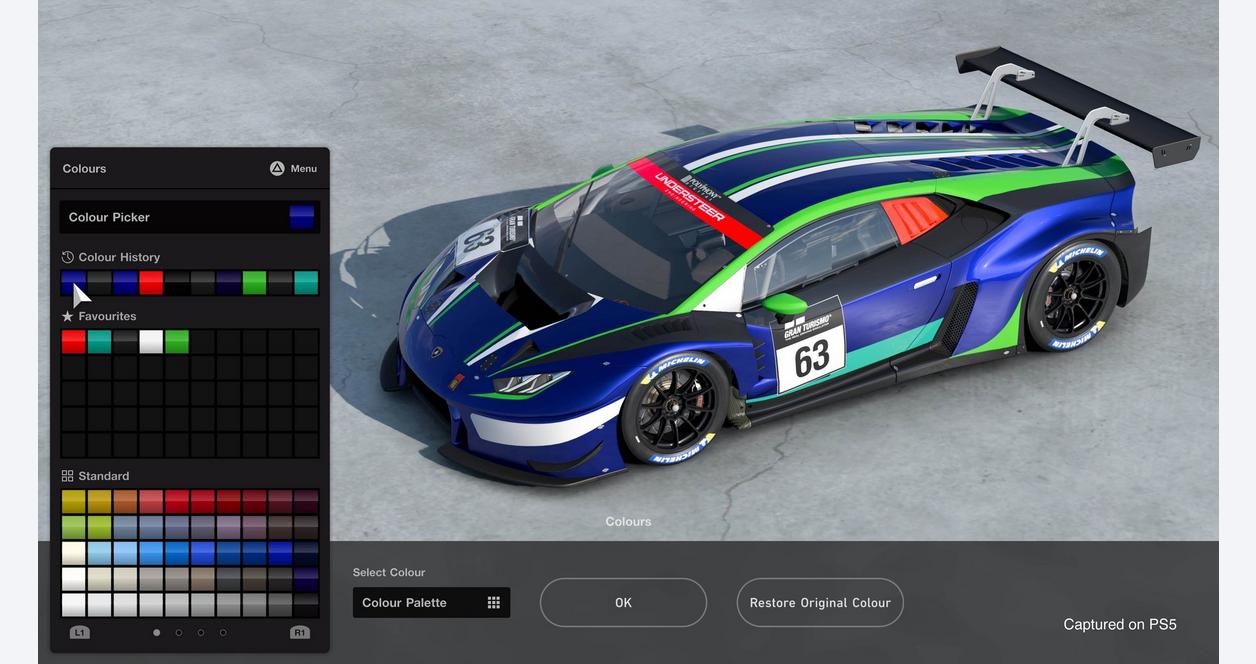Pick the orange Standard swatch
The image size is (1256, 664).
(125, 500)
